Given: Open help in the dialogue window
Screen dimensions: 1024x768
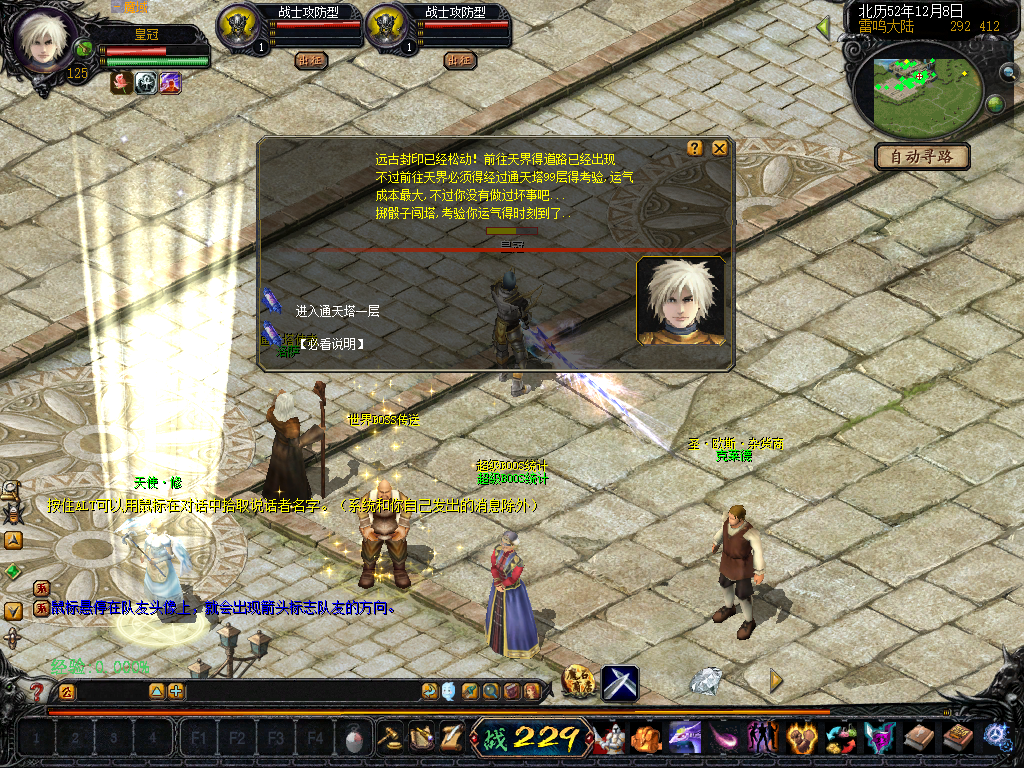Looking at the screenshot, I should [x=695, y=148].
